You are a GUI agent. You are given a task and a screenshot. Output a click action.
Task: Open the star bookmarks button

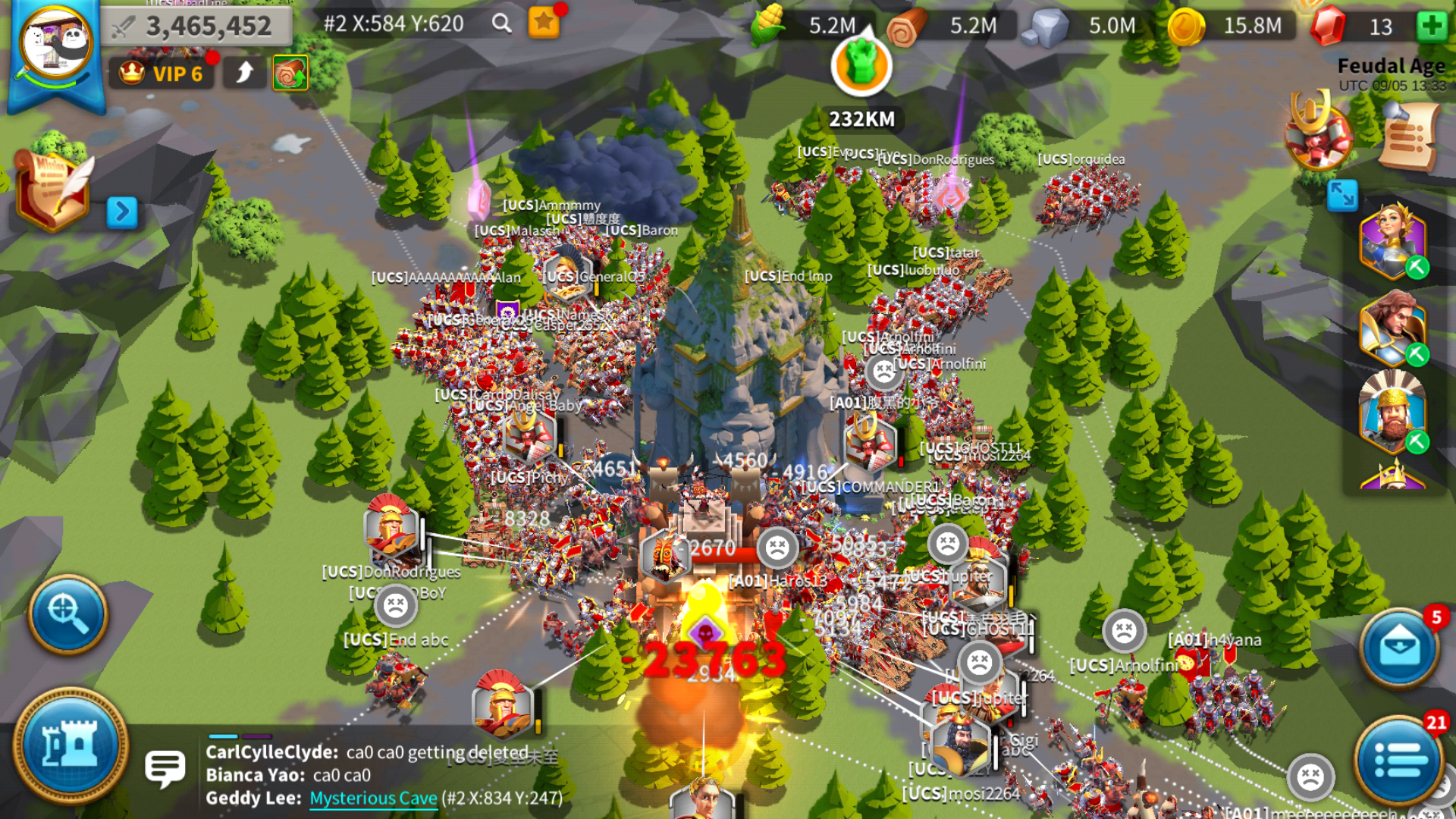(544, 24)
